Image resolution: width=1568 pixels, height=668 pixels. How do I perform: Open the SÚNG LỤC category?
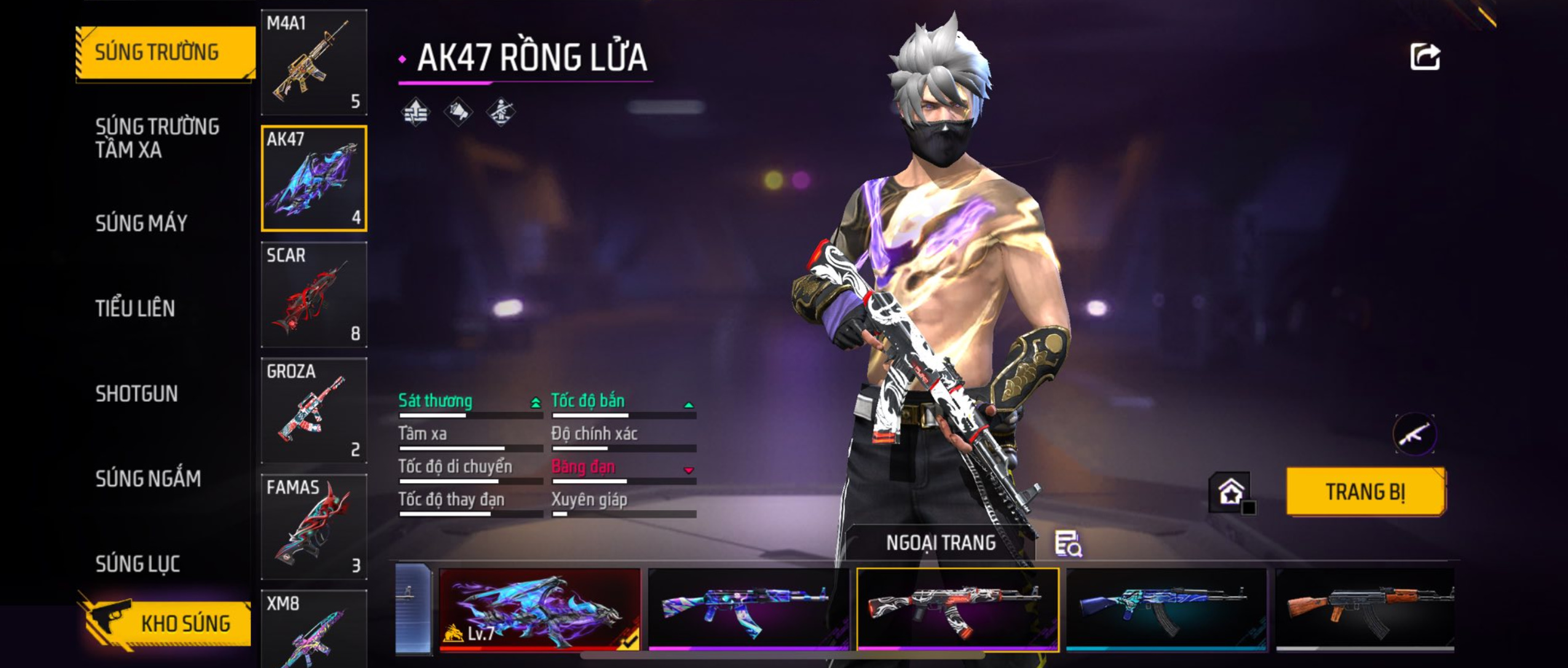(138, 564)
